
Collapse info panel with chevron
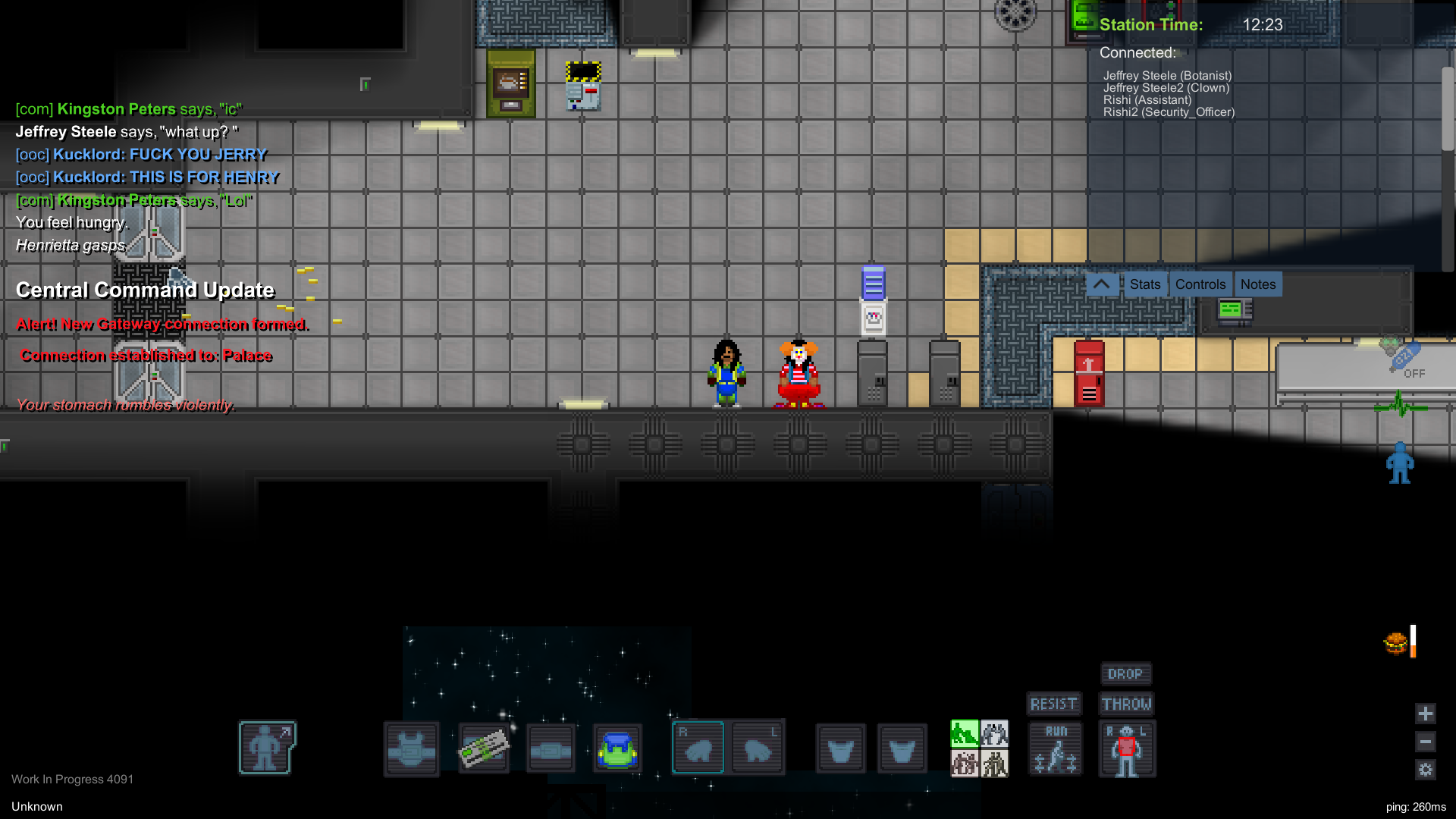click(x=1102, y=284)
